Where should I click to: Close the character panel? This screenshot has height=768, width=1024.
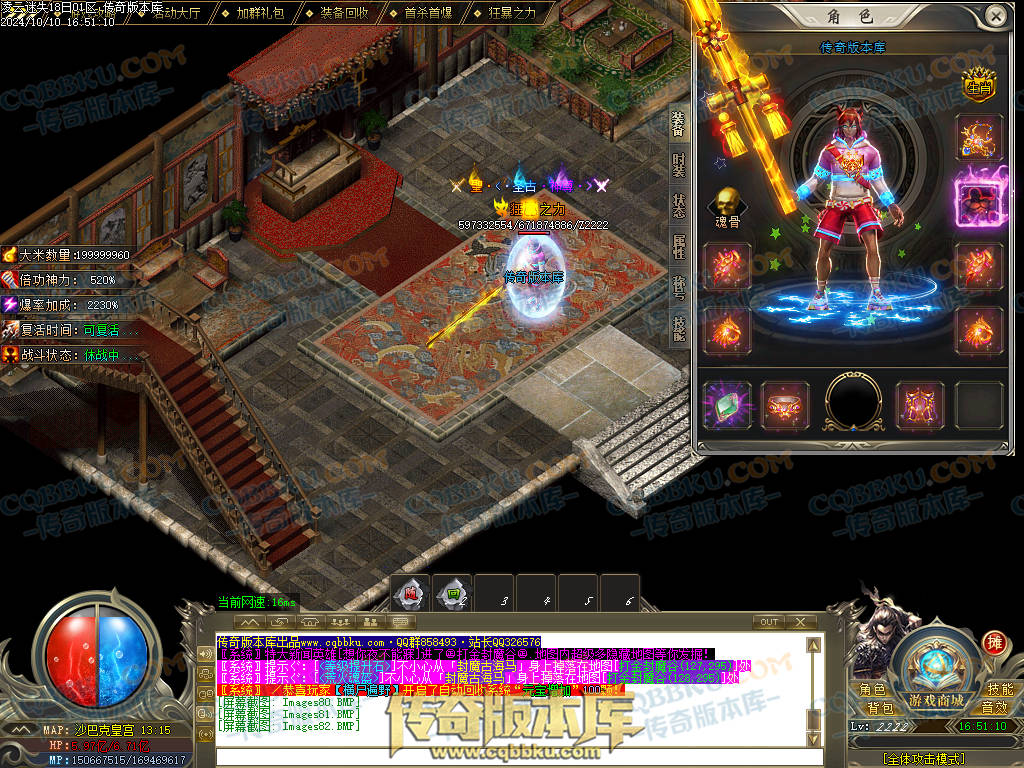click(995, 15)
